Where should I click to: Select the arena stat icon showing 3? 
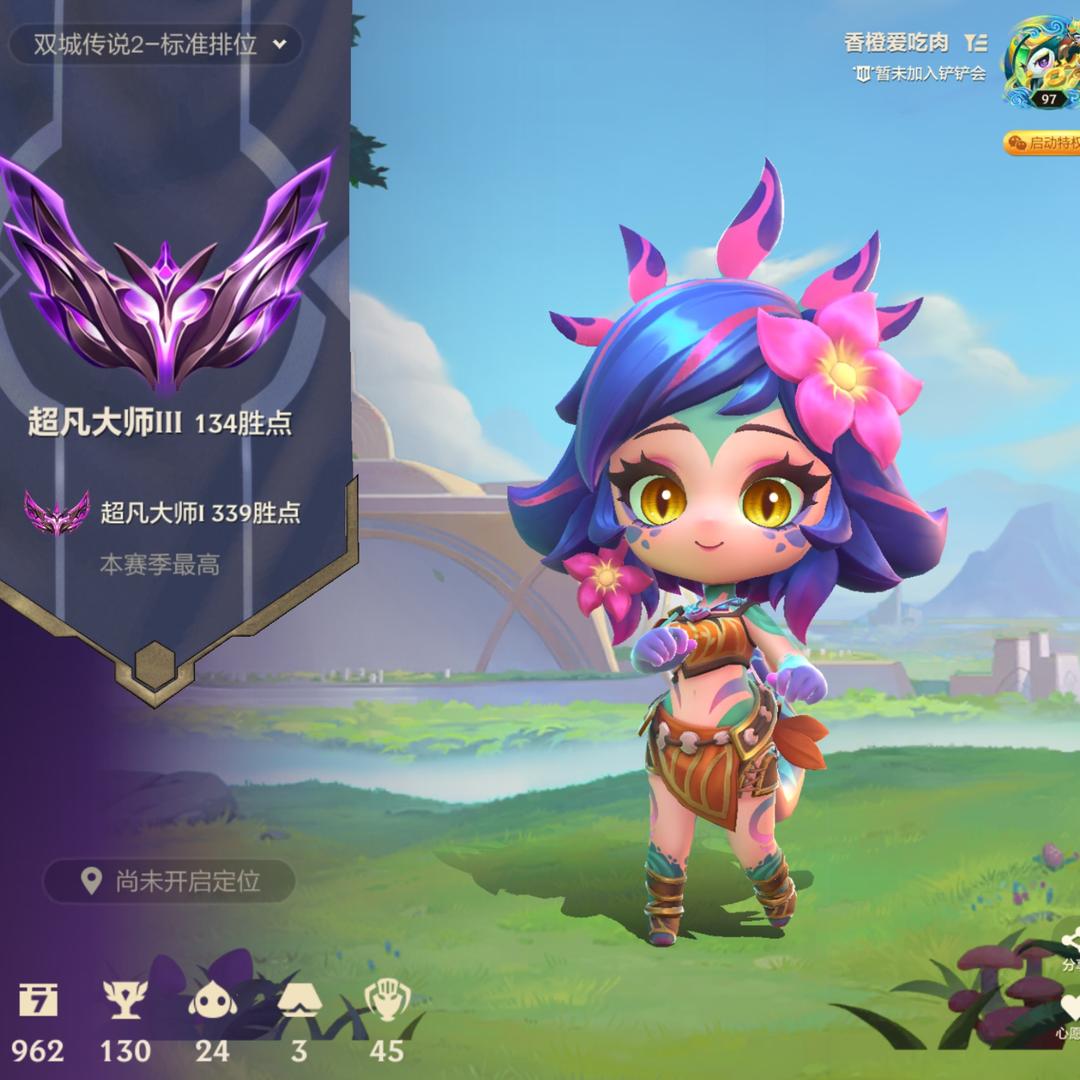click(299, 998)
